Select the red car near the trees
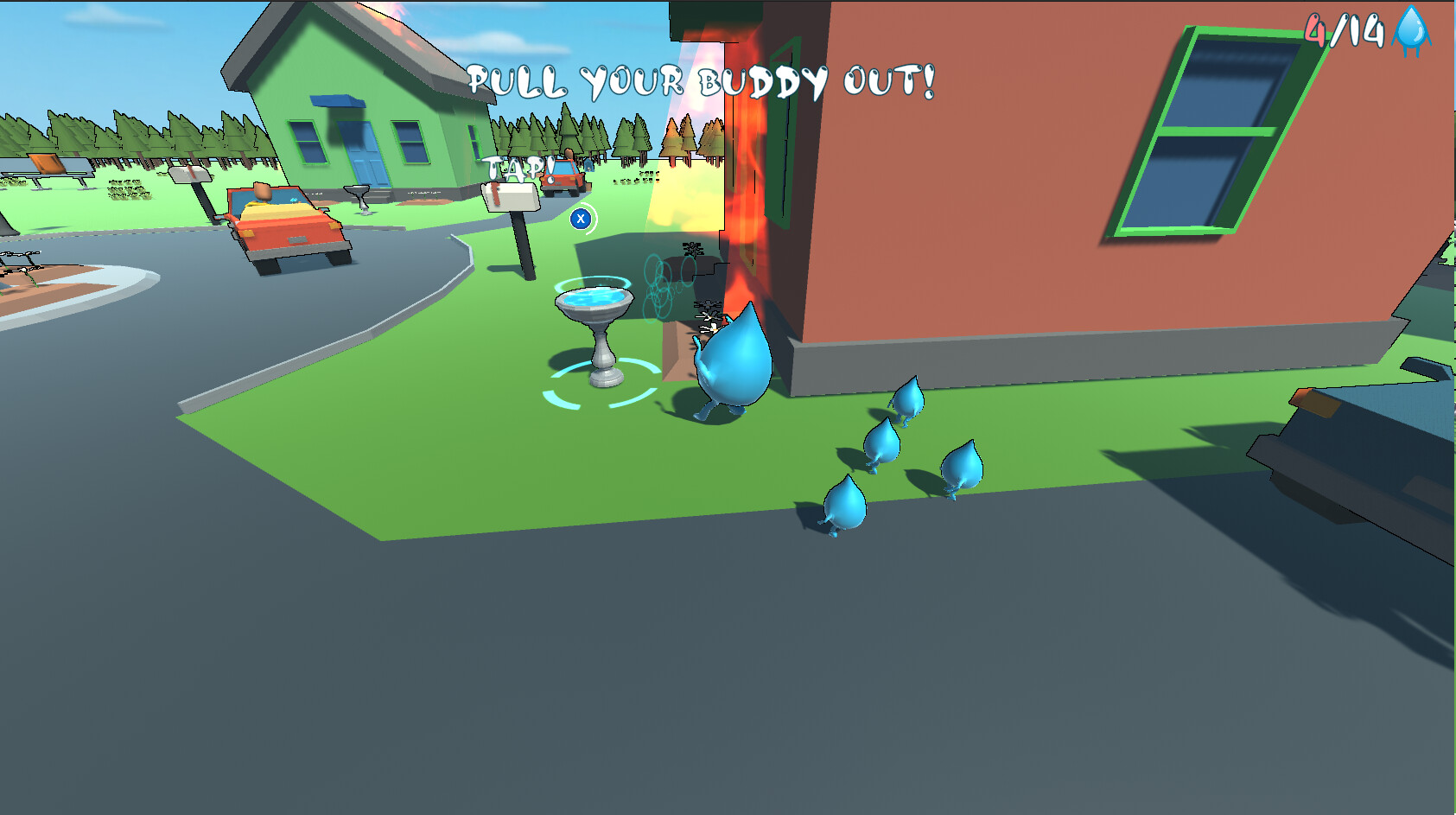1456x815 pixels. click(562, 177)
